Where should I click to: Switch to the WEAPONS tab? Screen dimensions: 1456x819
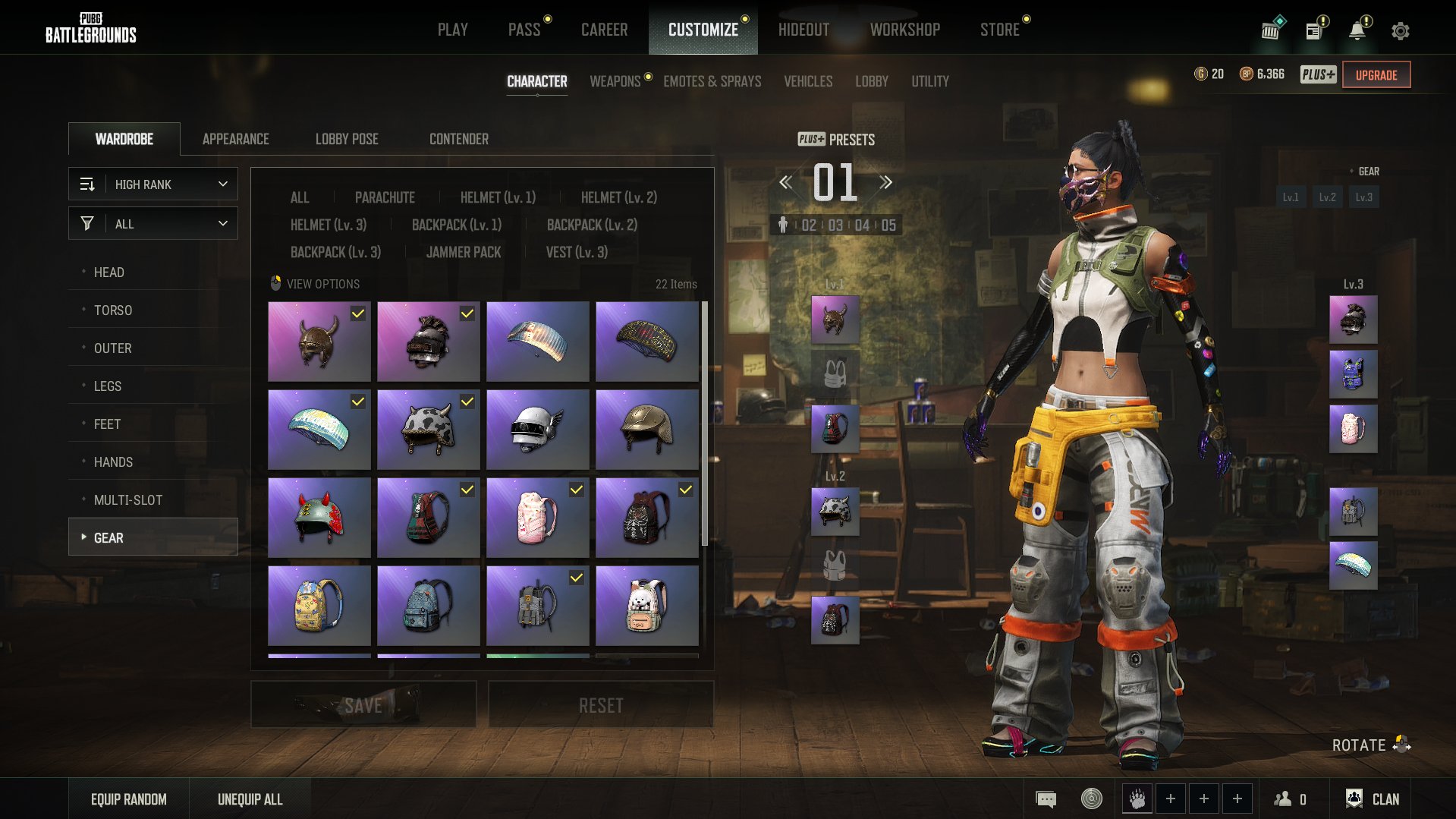click(615, 81)
